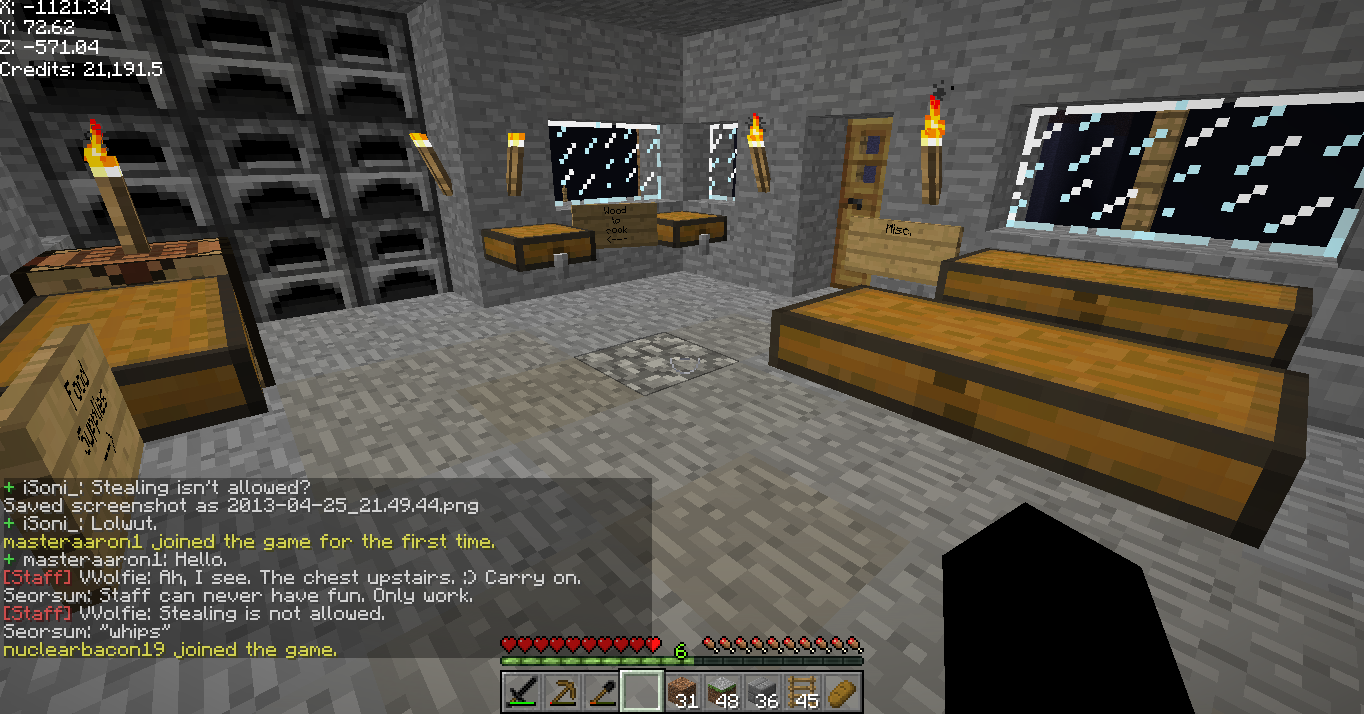Select the ladder stack of 45
Screen dimensions: 1364x714
(801, 691)
